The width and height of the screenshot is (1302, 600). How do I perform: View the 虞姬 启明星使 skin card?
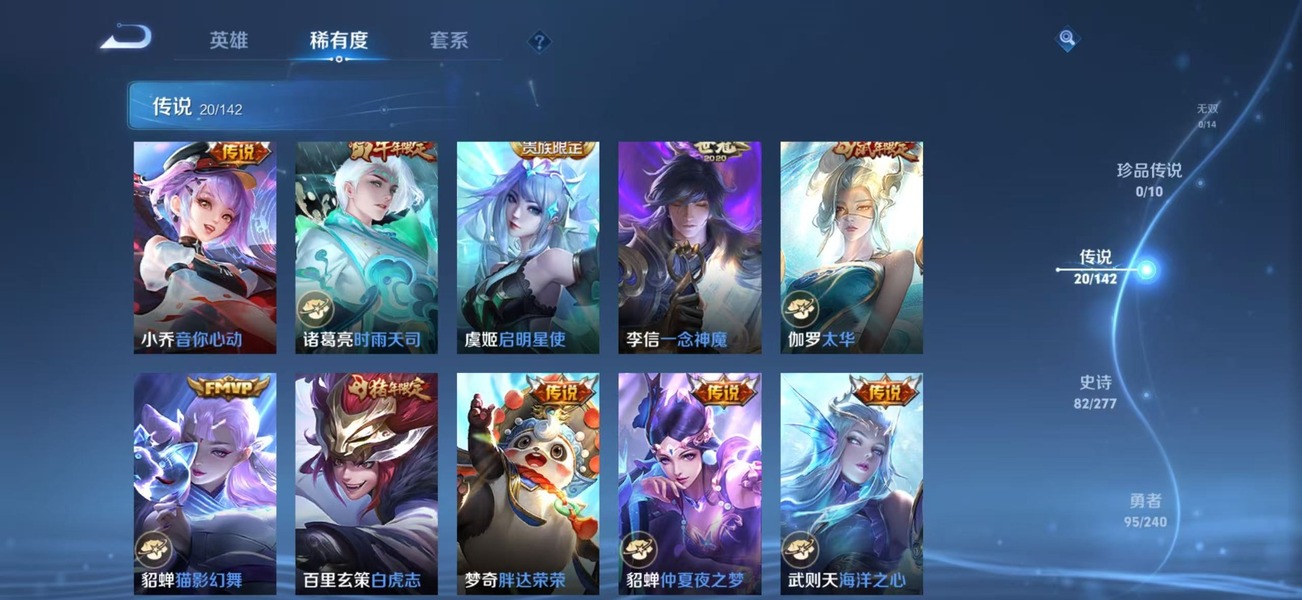pos(528,247)
